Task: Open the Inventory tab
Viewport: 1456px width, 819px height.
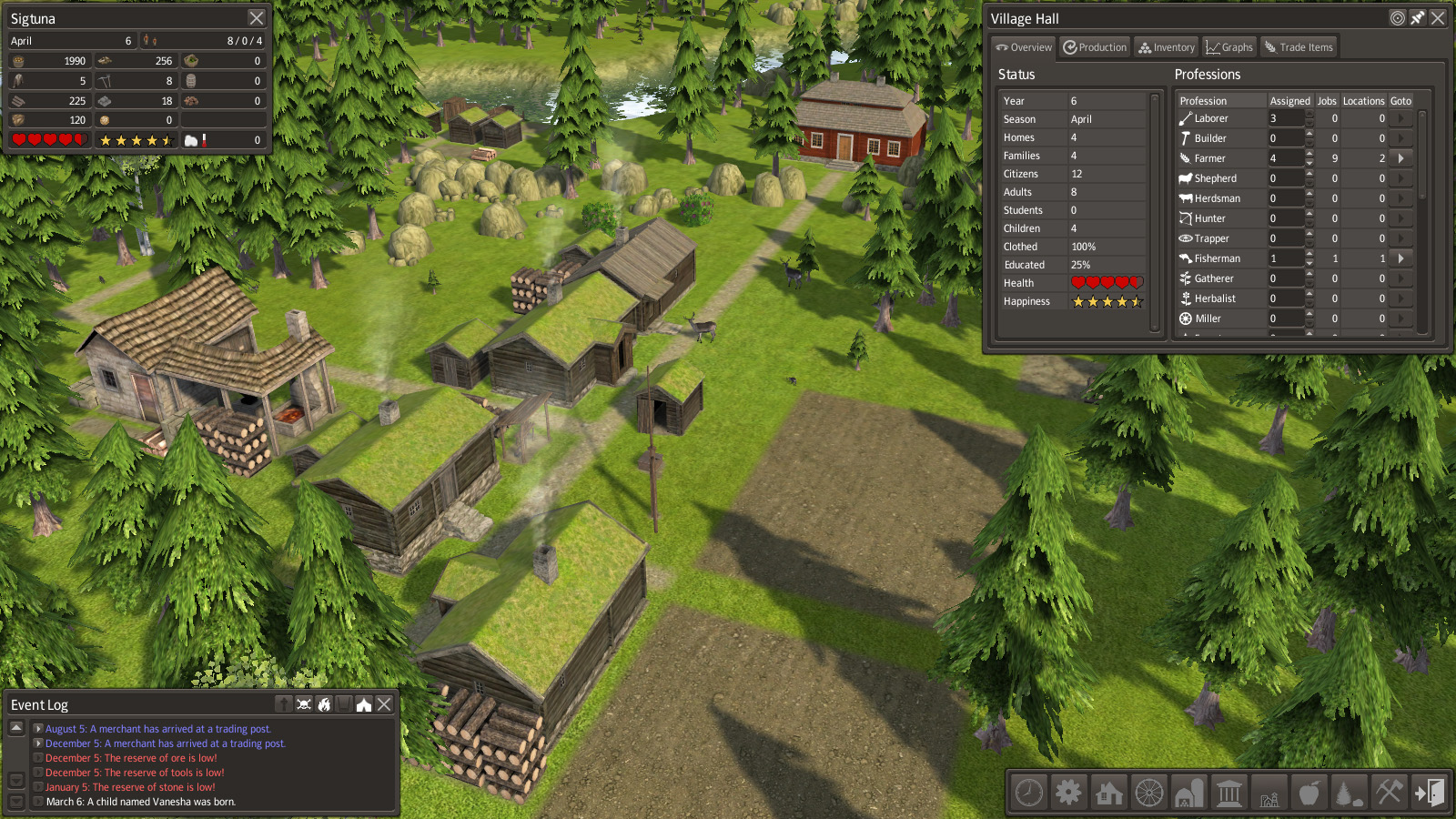Action: click(1167, 47)
